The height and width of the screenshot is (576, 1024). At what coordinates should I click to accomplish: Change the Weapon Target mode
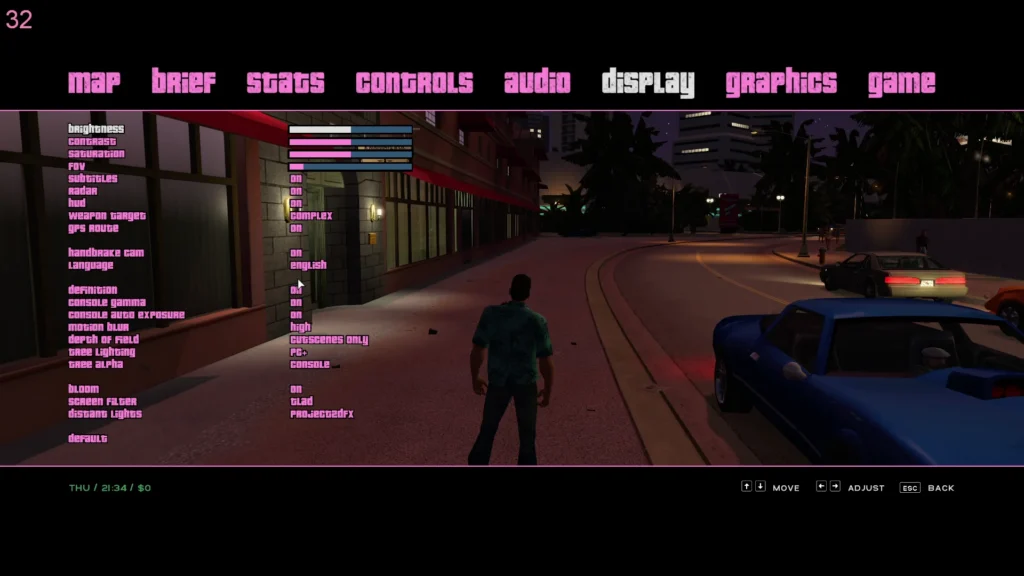tap(311, 216)
